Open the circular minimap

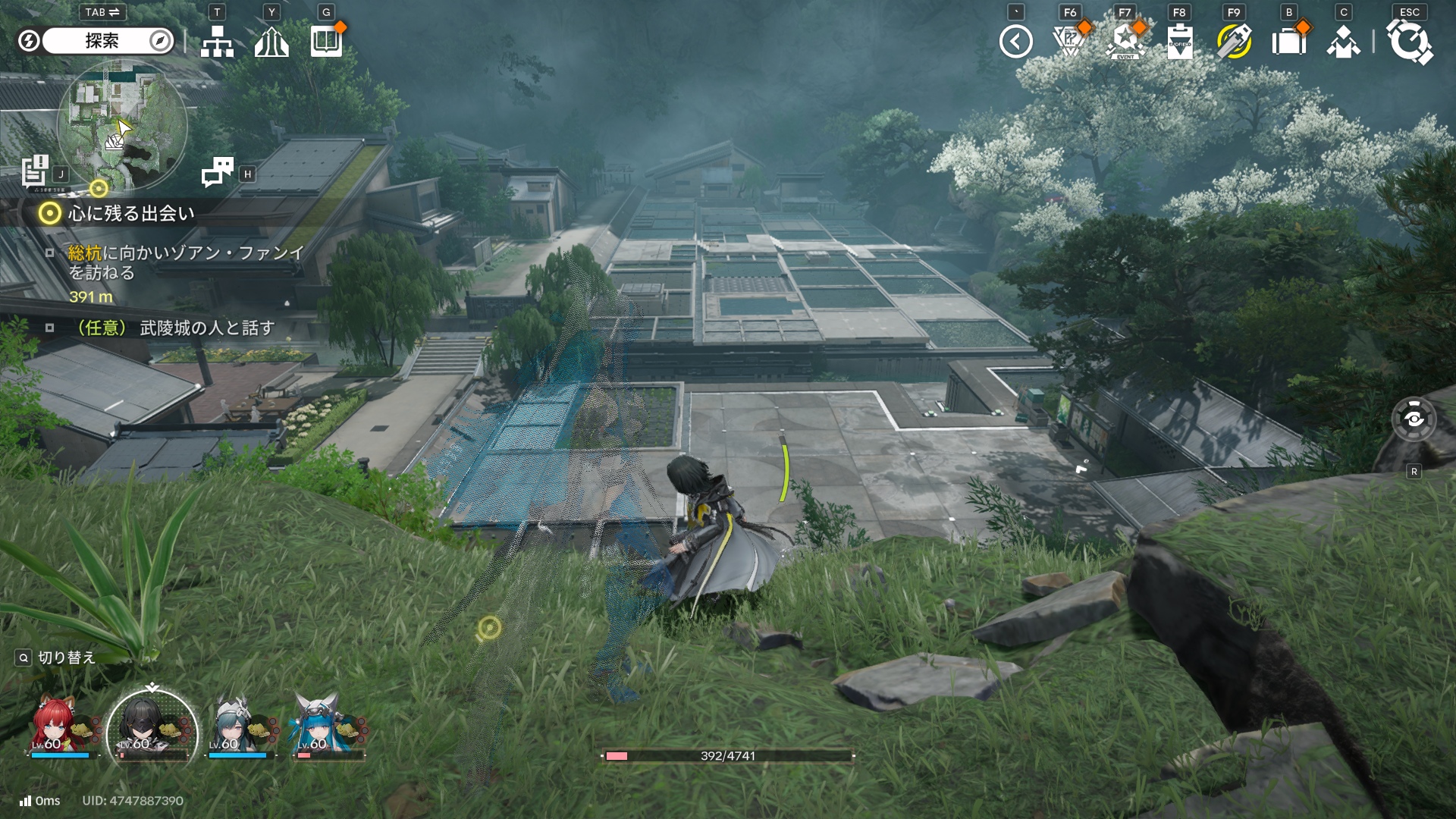(122, 124)
